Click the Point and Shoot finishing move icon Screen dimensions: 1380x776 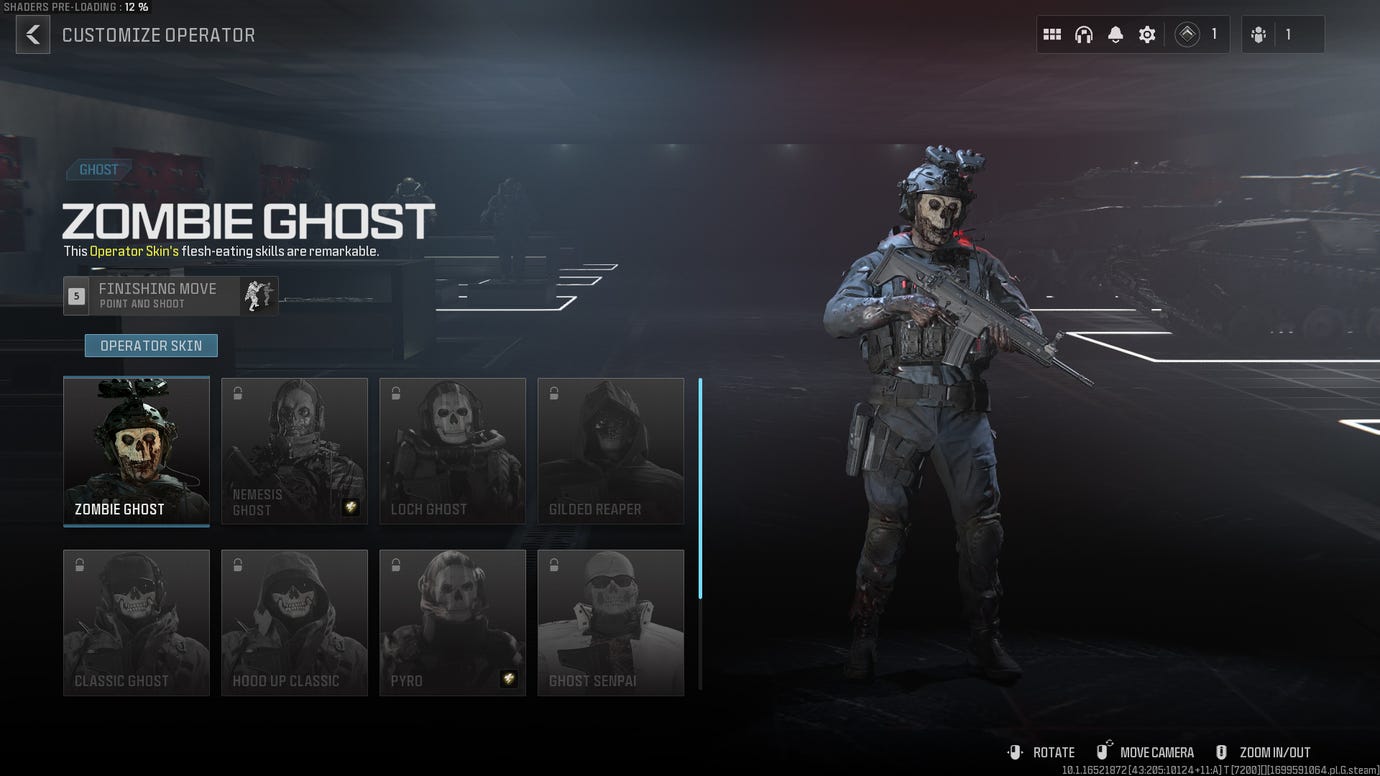coord(258,295)
